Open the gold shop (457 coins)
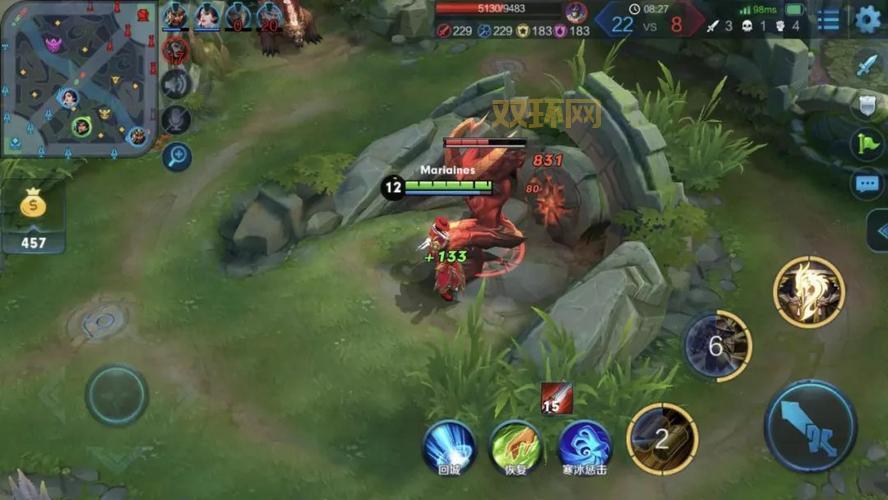 33,218
